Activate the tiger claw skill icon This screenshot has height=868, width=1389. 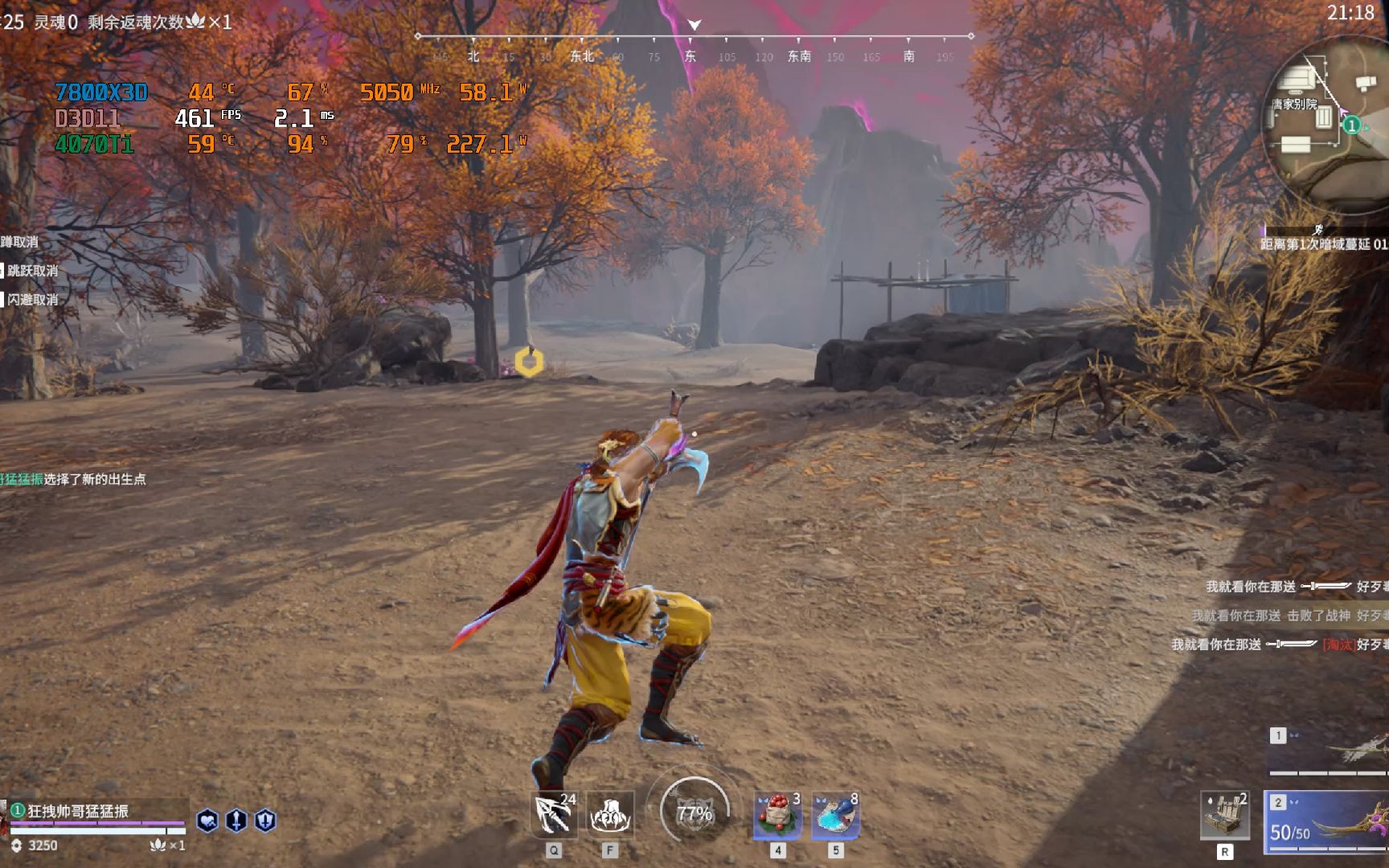pyautogui.click(x=610, y=815)
